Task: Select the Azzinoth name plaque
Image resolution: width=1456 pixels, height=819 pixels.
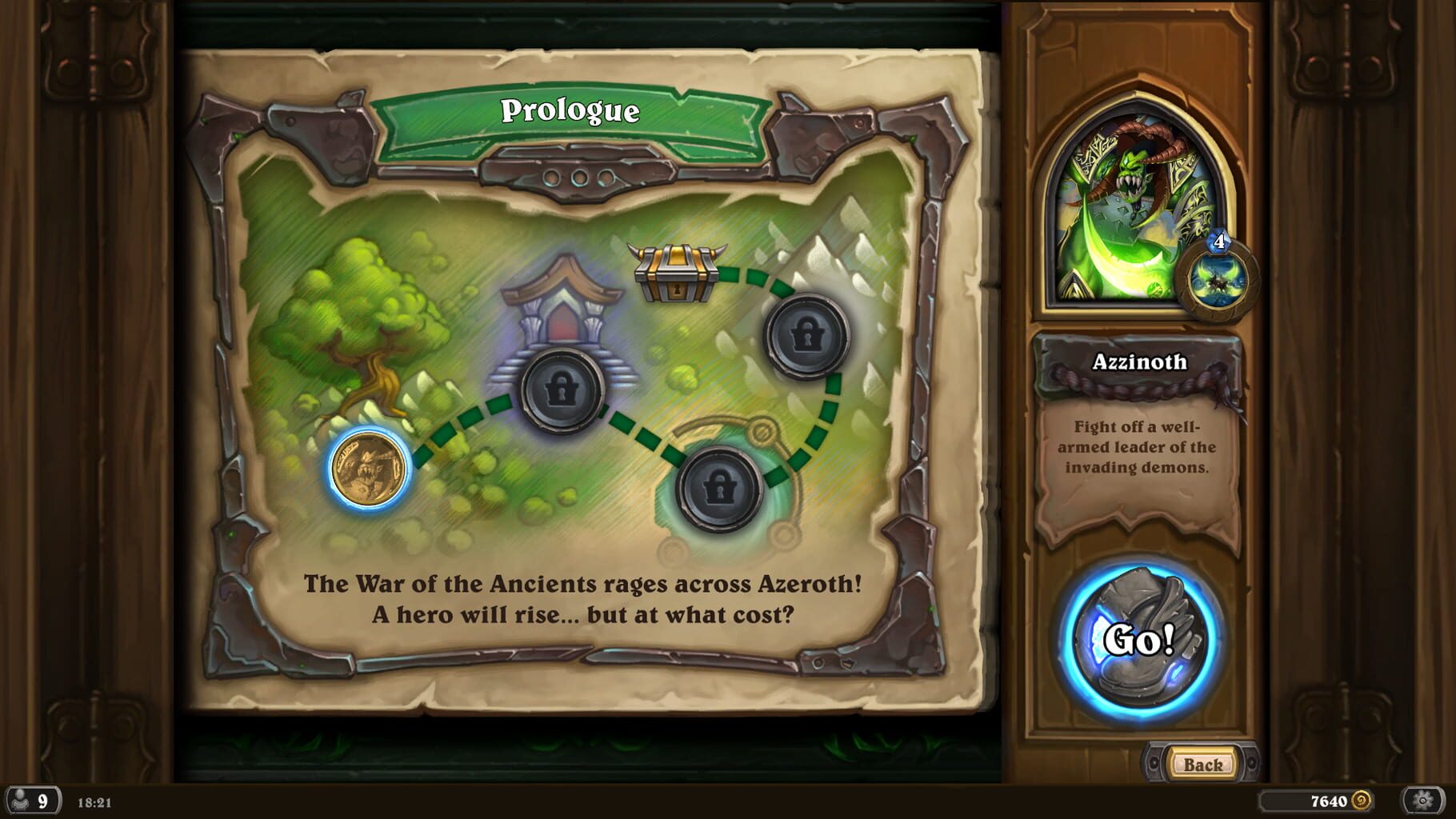Action: click(x=1138, y=362)
